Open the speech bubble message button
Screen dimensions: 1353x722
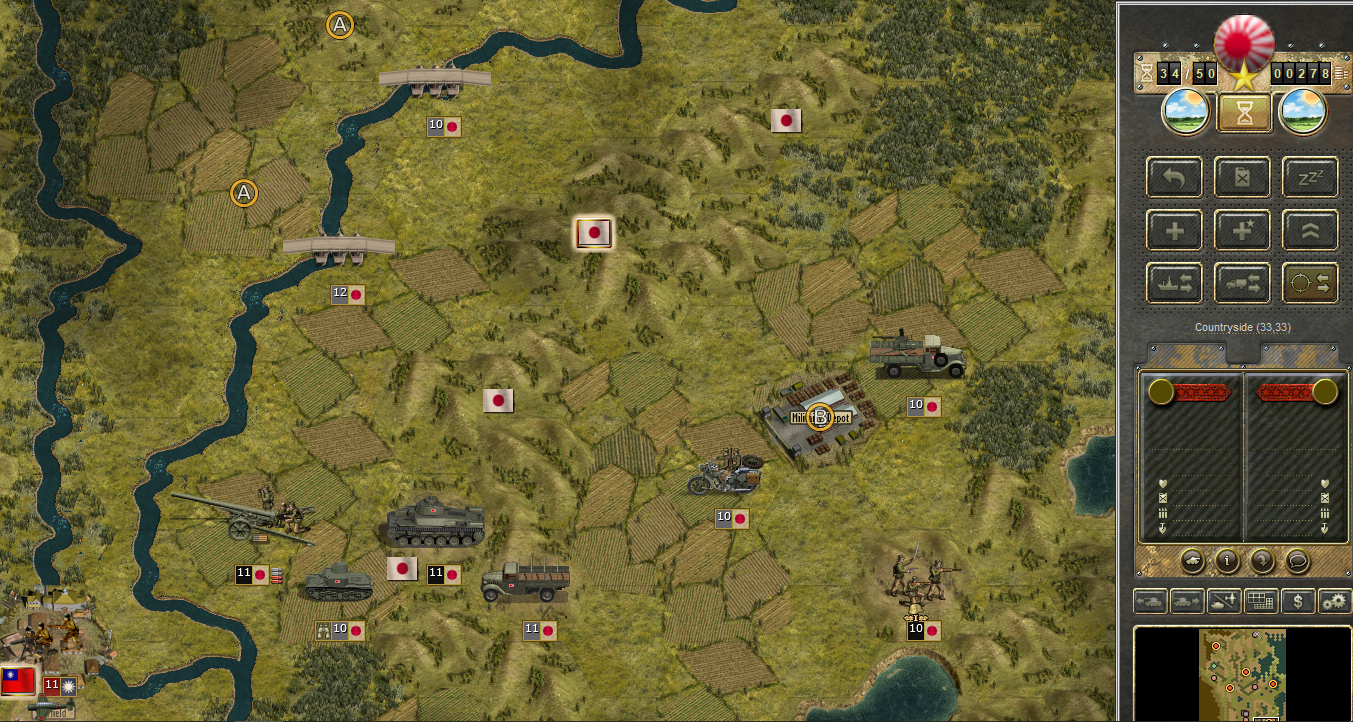[1297, 560]
